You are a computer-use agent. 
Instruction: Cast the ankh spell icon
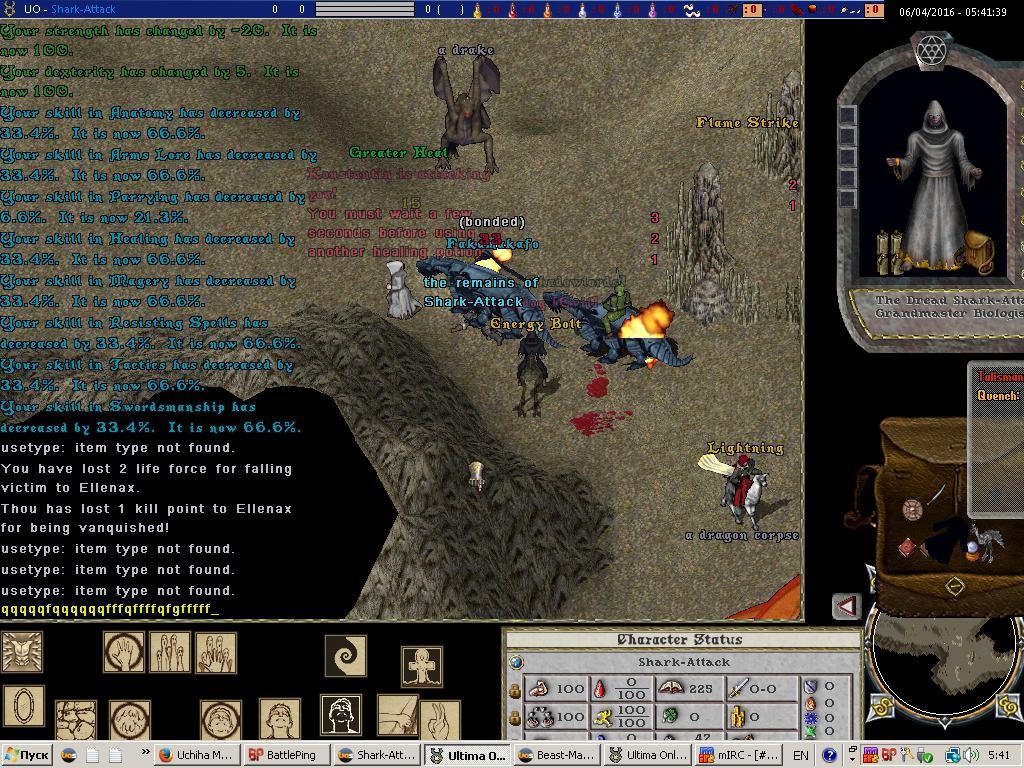421,666
